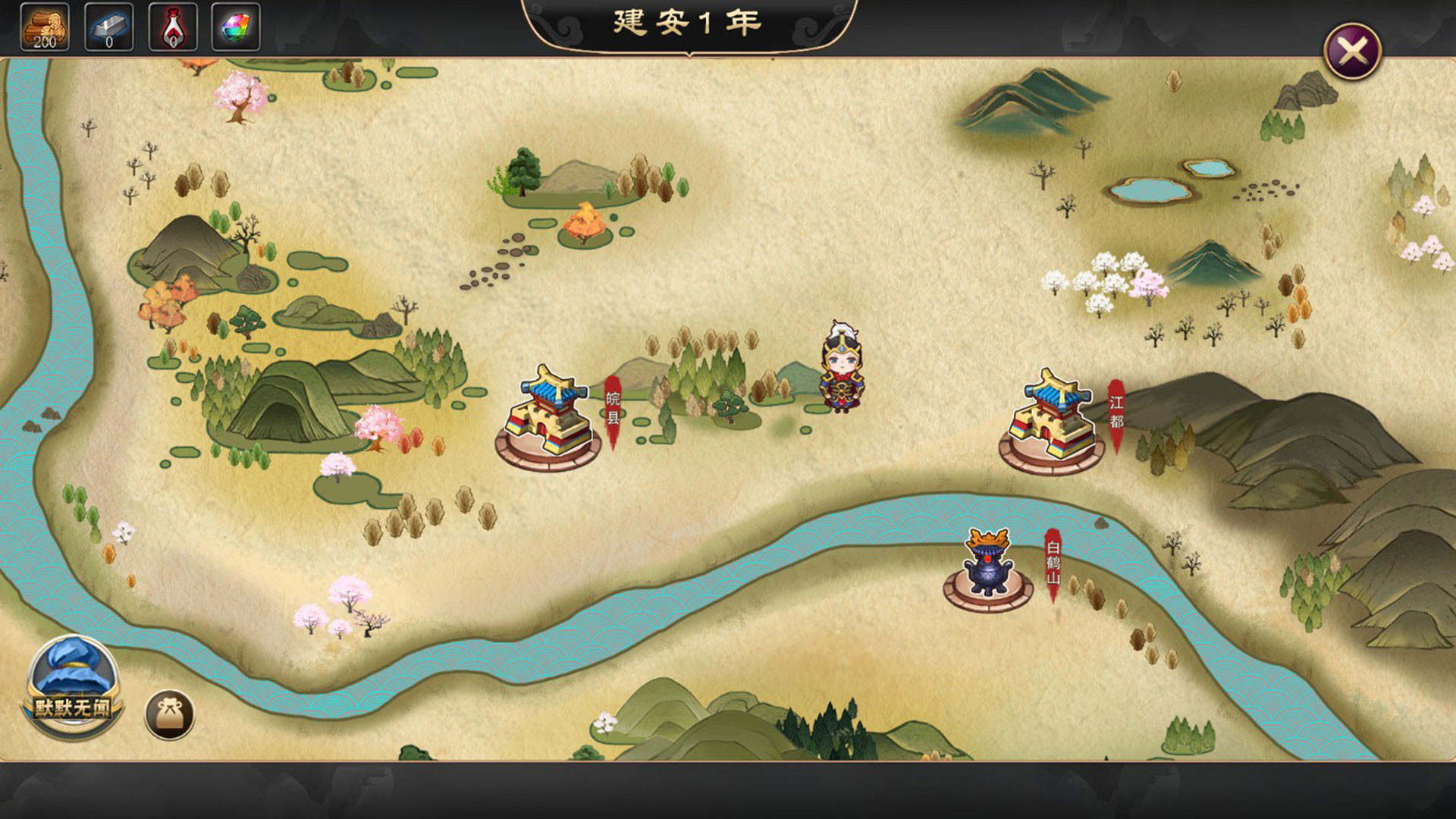Click the pink cherry blossom tree top left

(x=243, y=95)
